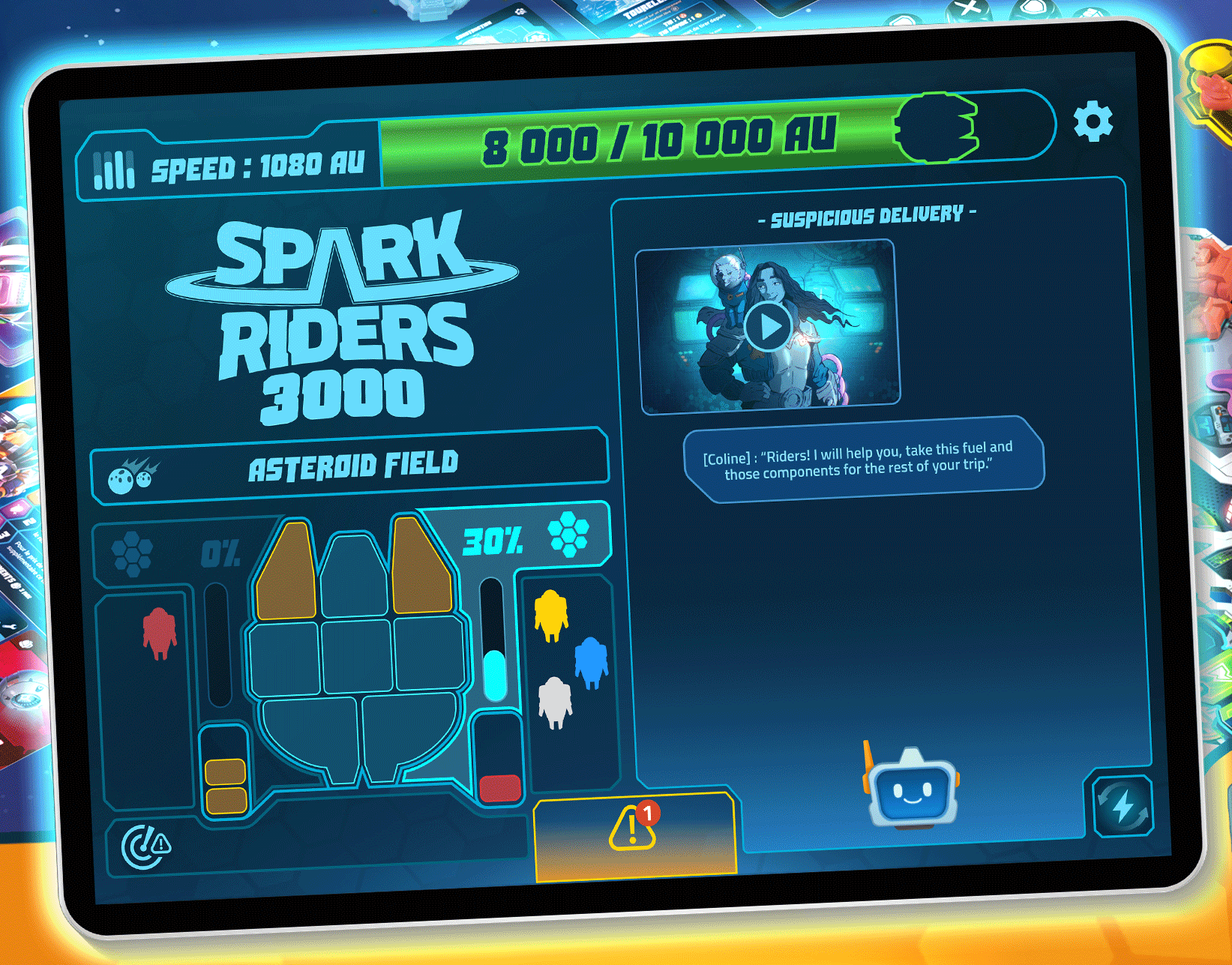1232x965 pixels.
Task: Activate the lightning bolt refresh button
Action: (x=1123, y=807)
